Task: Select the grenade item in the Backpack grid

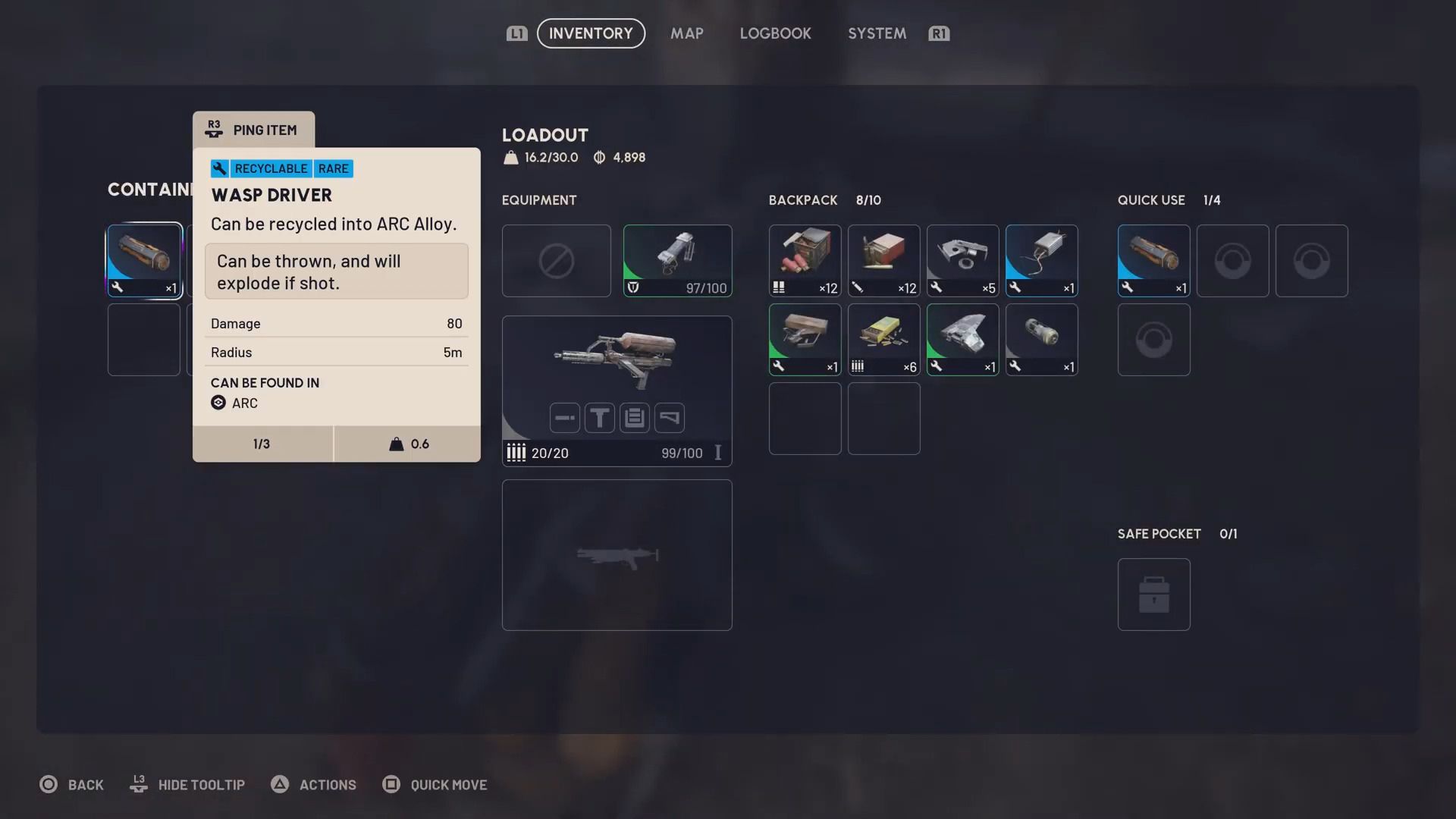Action: [1041, 339]
